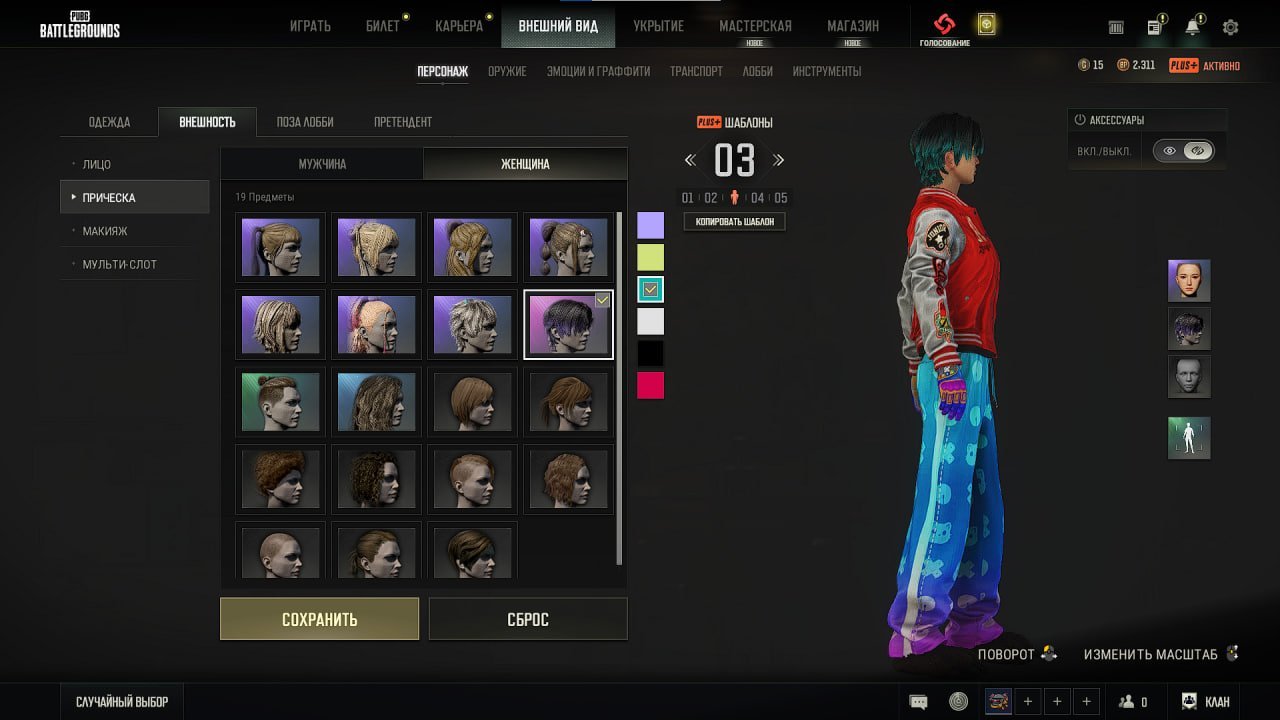This screenshot has height=720, width=1280.
Task: Pick the crimson red hair color
Action: click(x=650, y=385)
